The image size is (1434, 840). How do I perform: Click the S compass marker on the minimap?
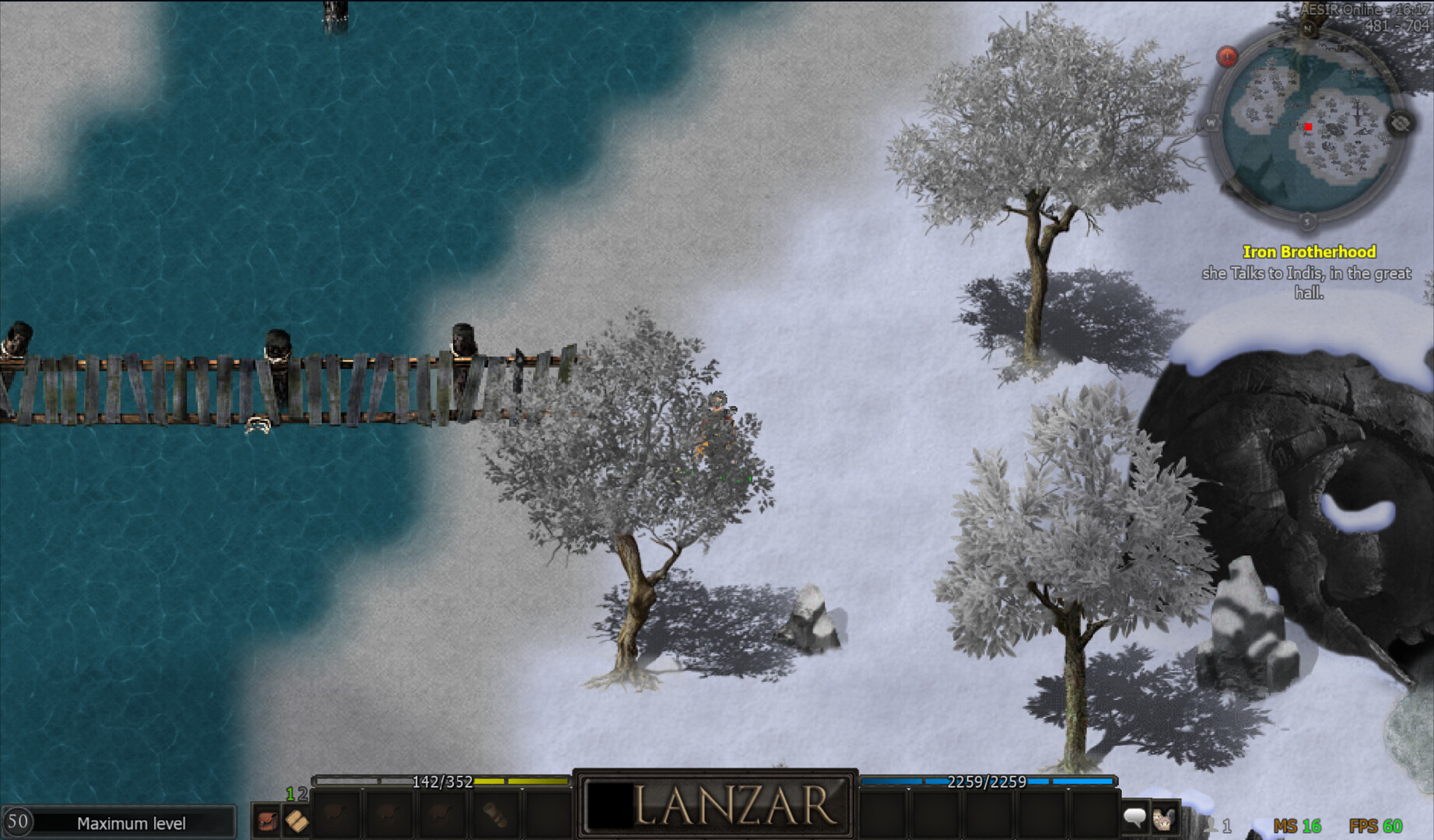[1306, 221]
